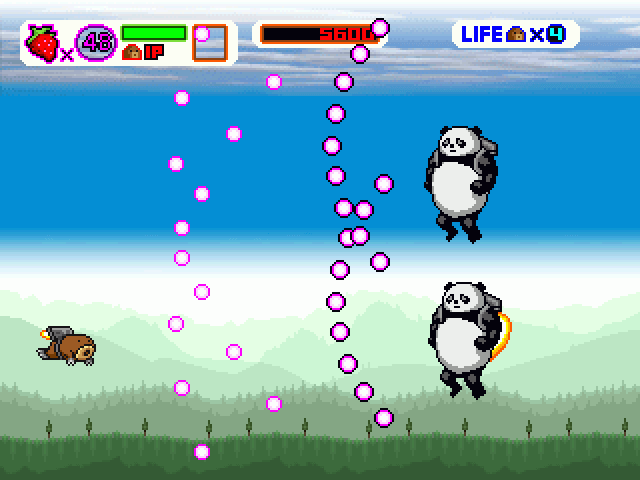Click the mole icon beside LIFE
This screenshot has width=640, height=480.
[x=516, y=34]
